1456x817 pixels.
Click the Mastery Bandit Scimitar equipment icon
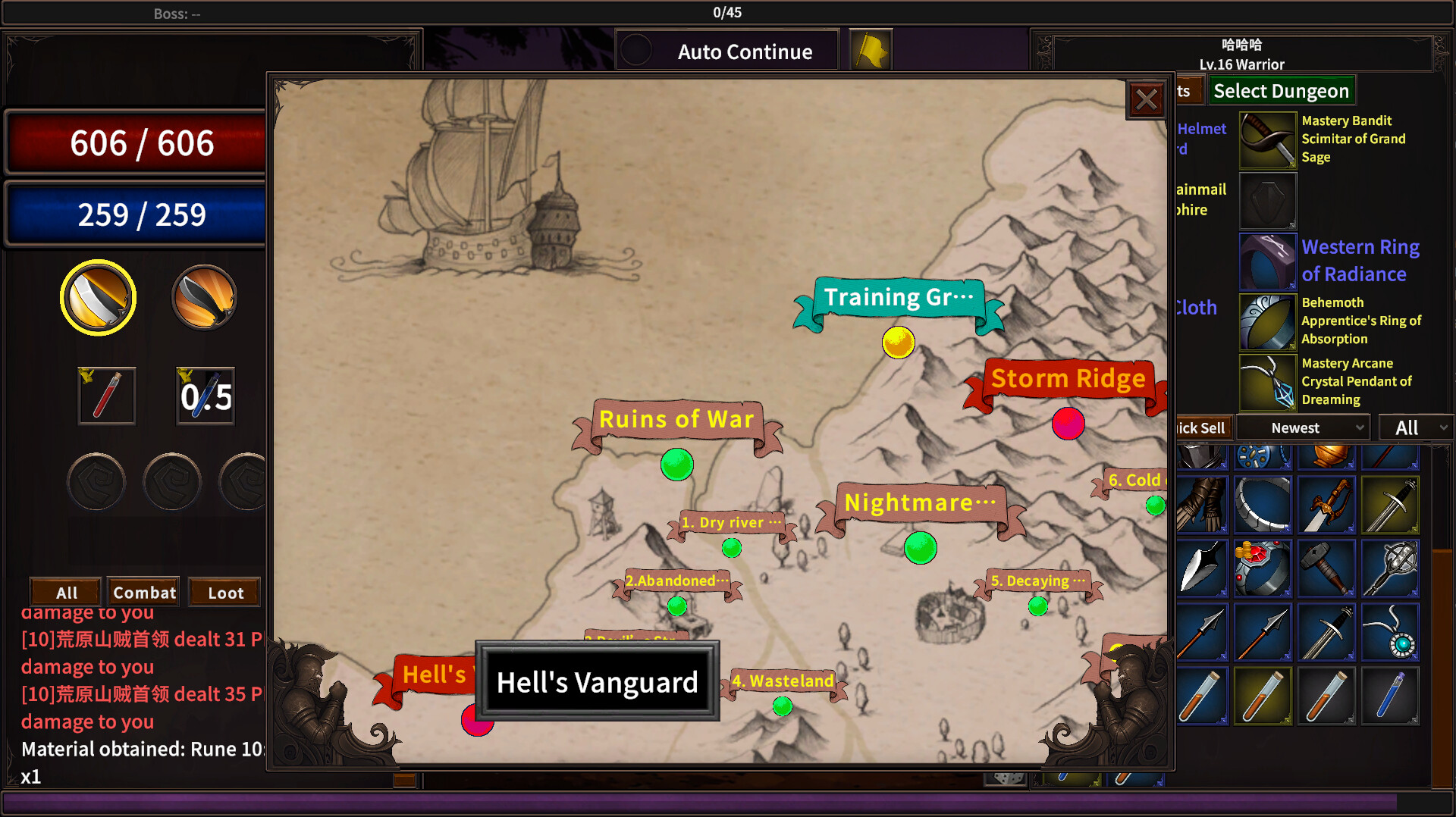1267,139
